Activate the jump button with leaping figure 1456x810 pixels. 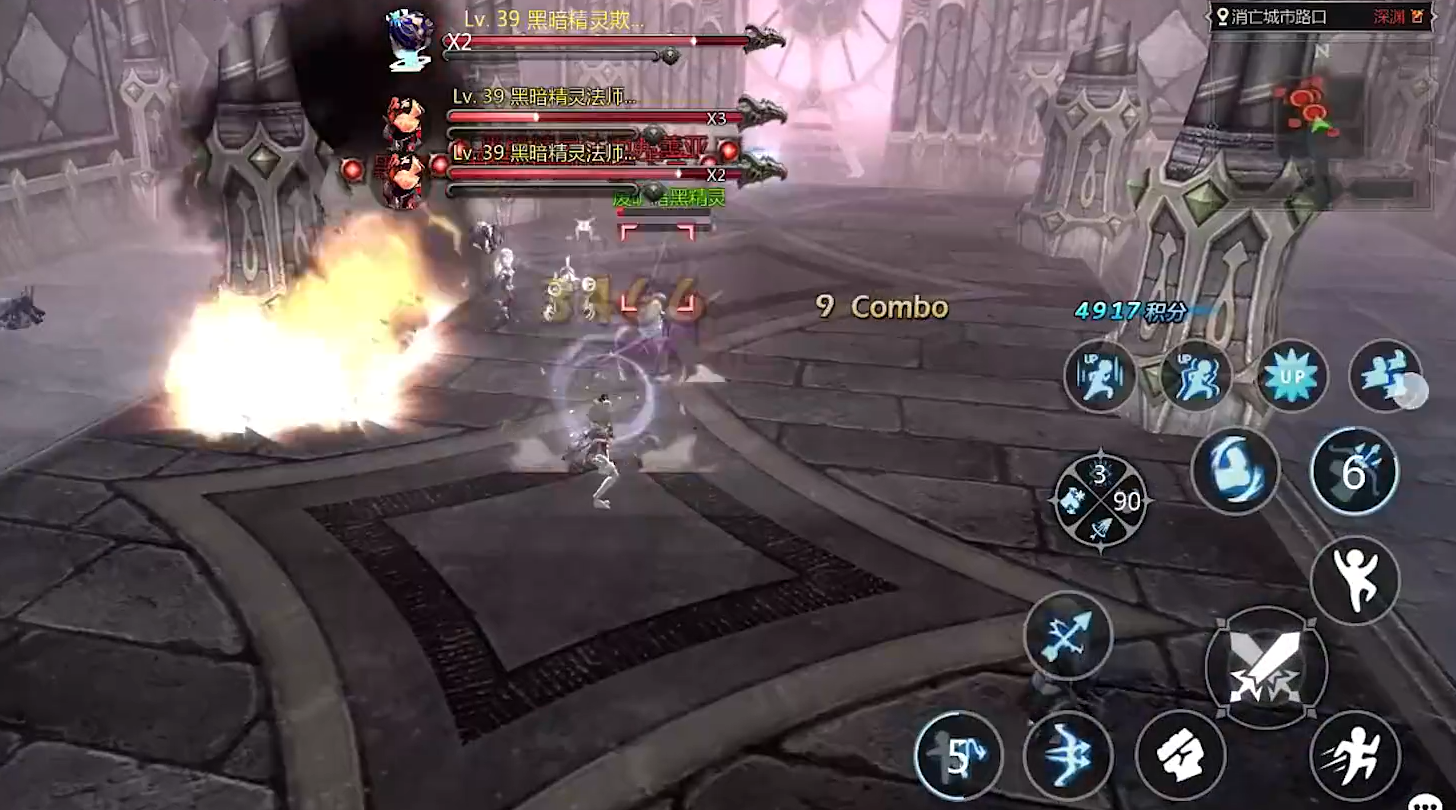pos(1354,580)
